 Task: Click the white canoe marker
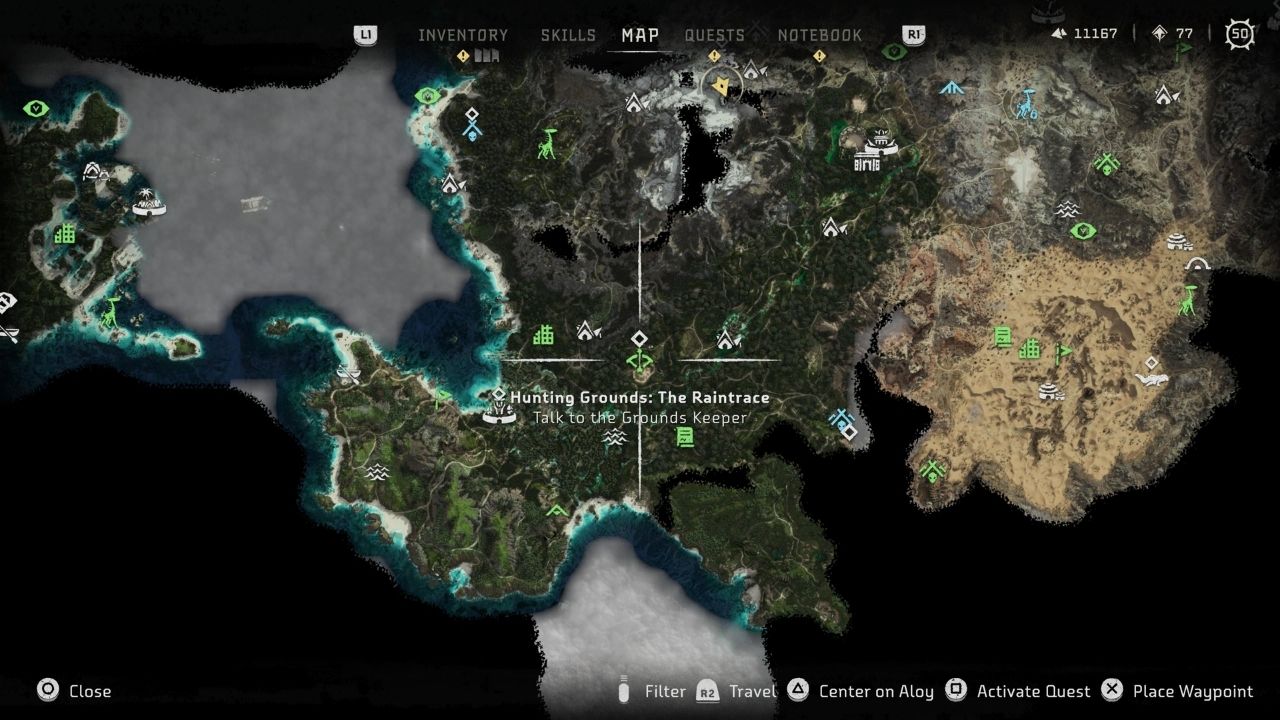point(349,374)
